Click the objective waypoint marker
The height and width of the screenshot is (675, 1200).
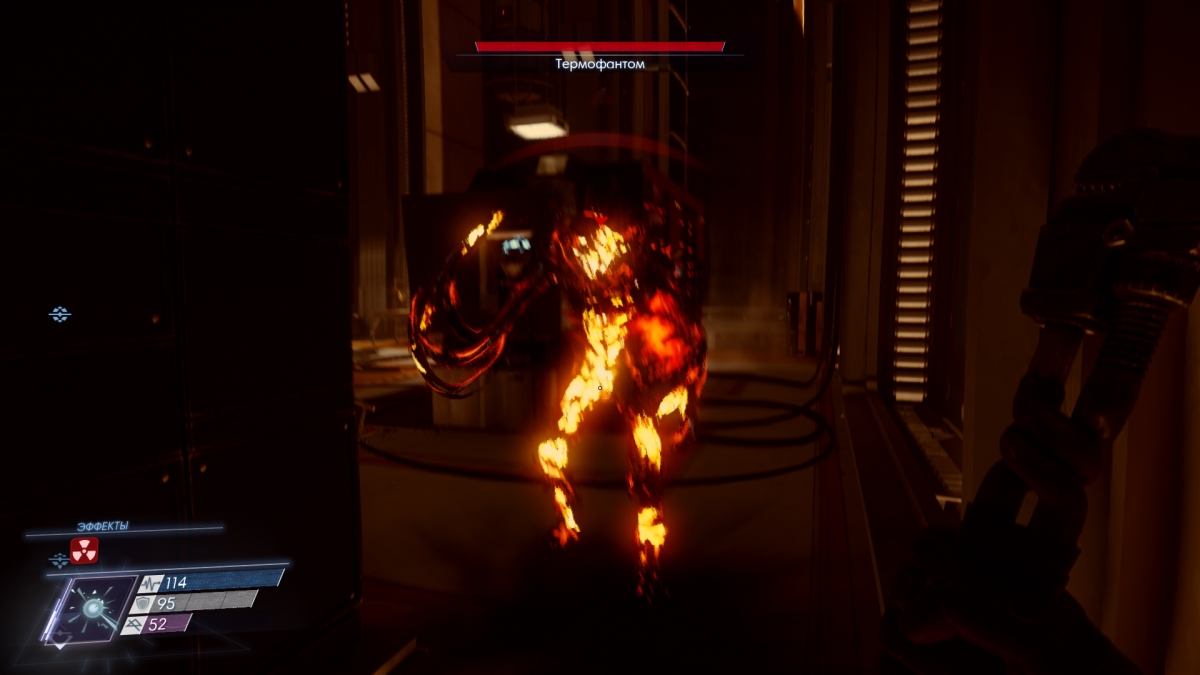tap(60, 315)
